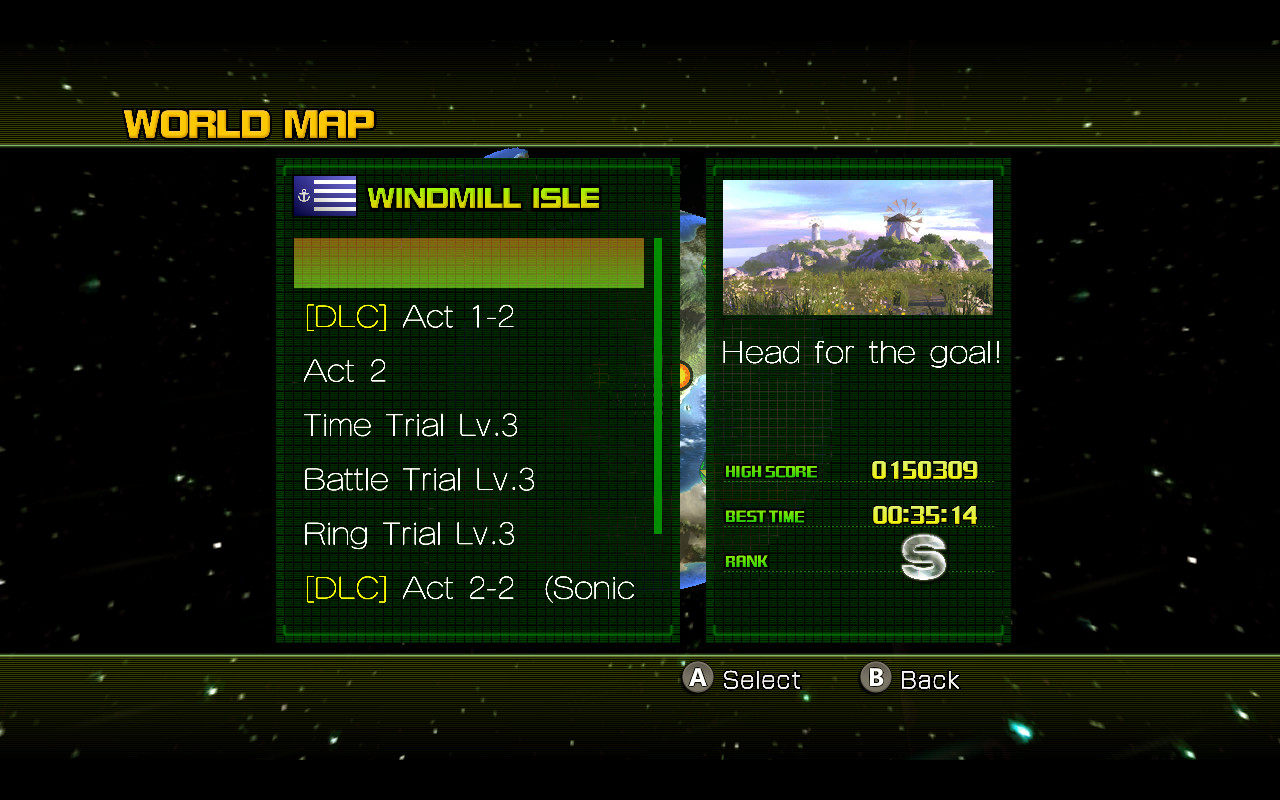Click the anchor flag icon beside Windmill Isle
This screenshot has width=1280, height=800.
click(x=324, y=195)
